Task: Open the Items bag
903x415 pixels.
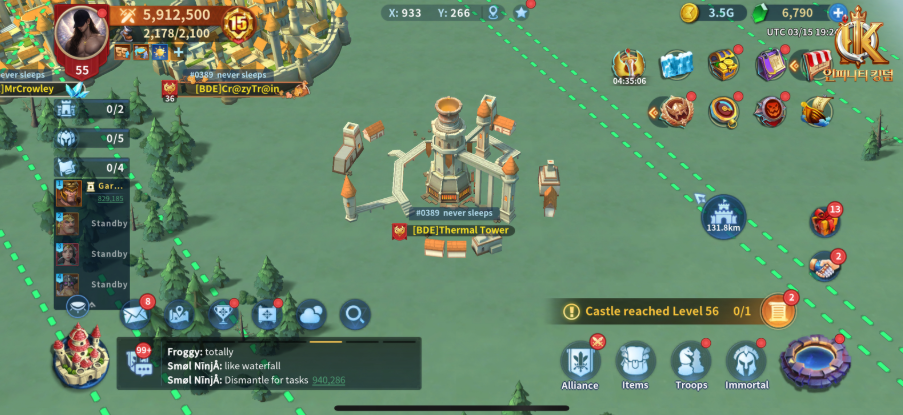Action: point(634,363)
